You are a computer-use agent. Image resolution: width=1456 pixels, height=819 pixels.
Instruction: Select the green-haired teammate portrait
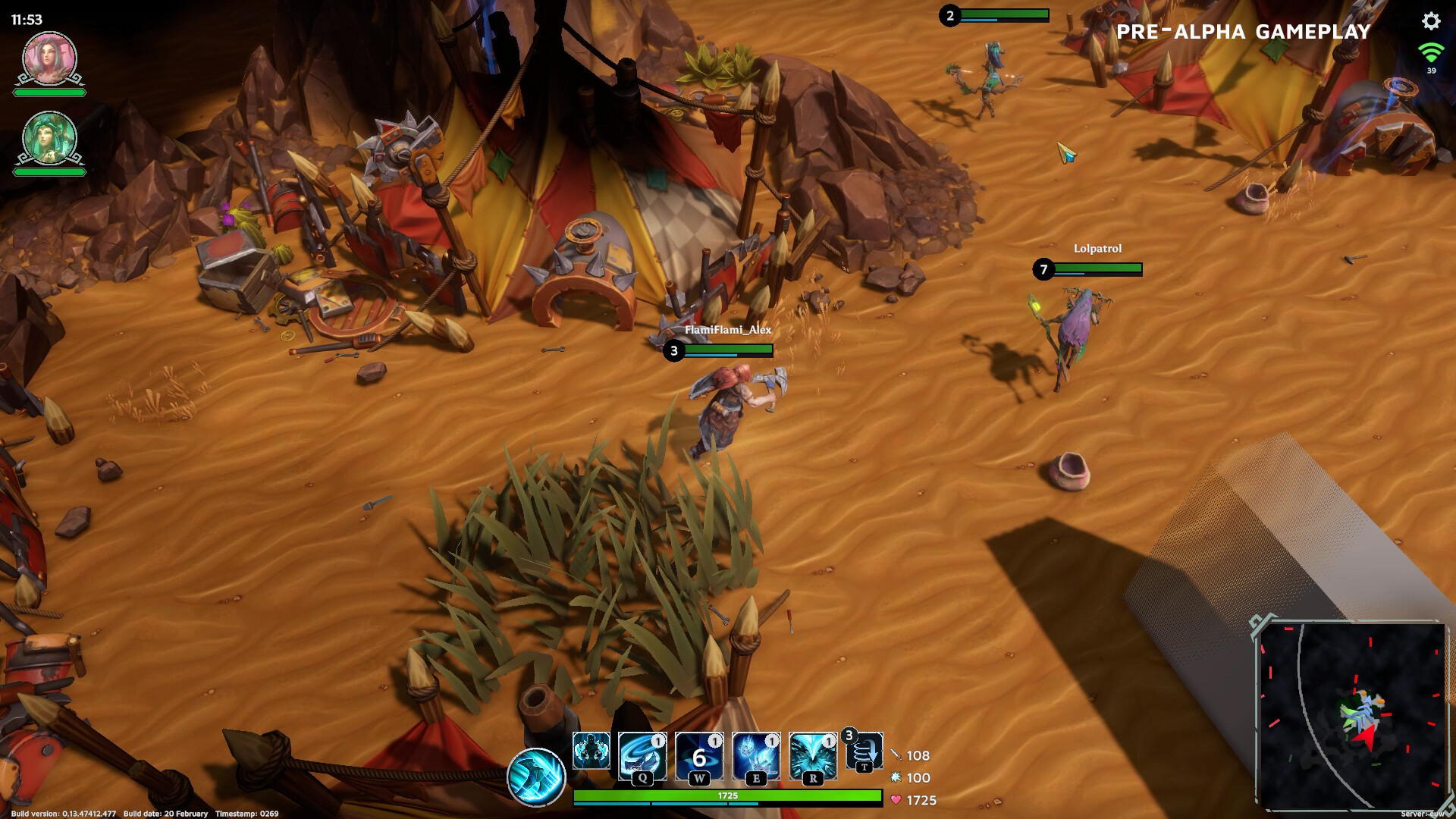[x=50, y=138]
